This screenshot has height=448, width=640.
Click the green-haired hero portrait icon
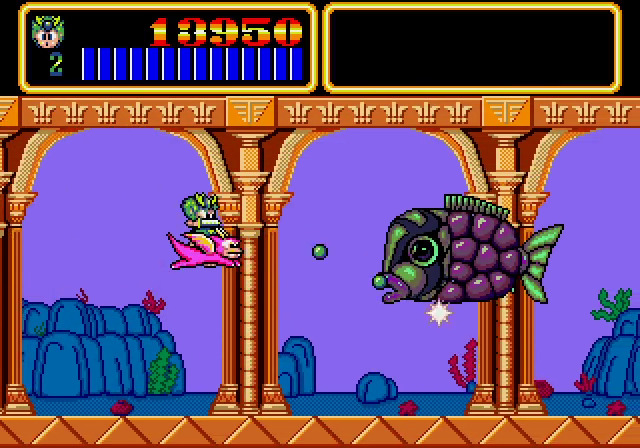click(x=47, y=31)
